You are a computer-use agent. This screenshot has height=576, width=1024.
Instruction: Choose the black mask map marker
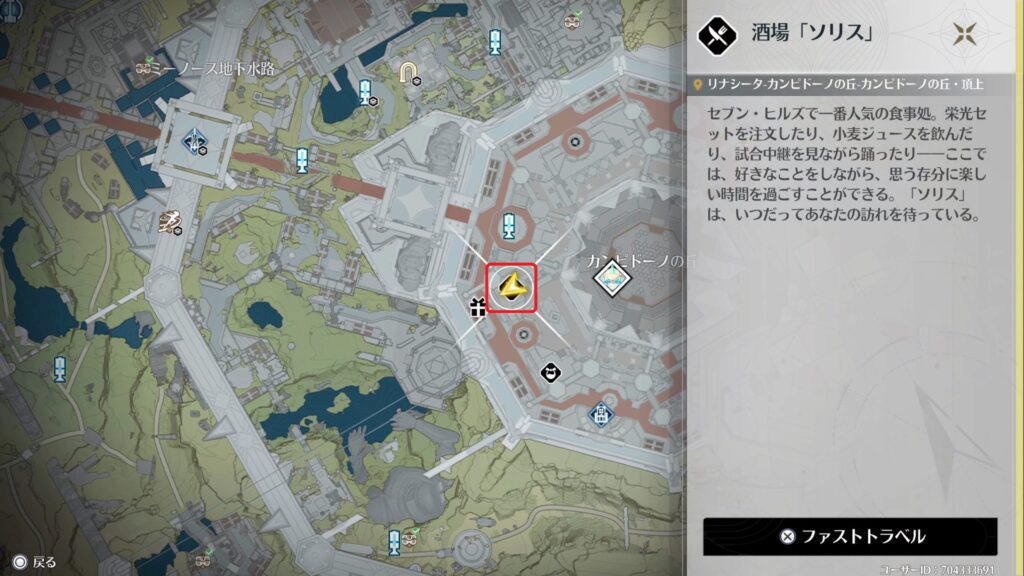pos(550,373)
